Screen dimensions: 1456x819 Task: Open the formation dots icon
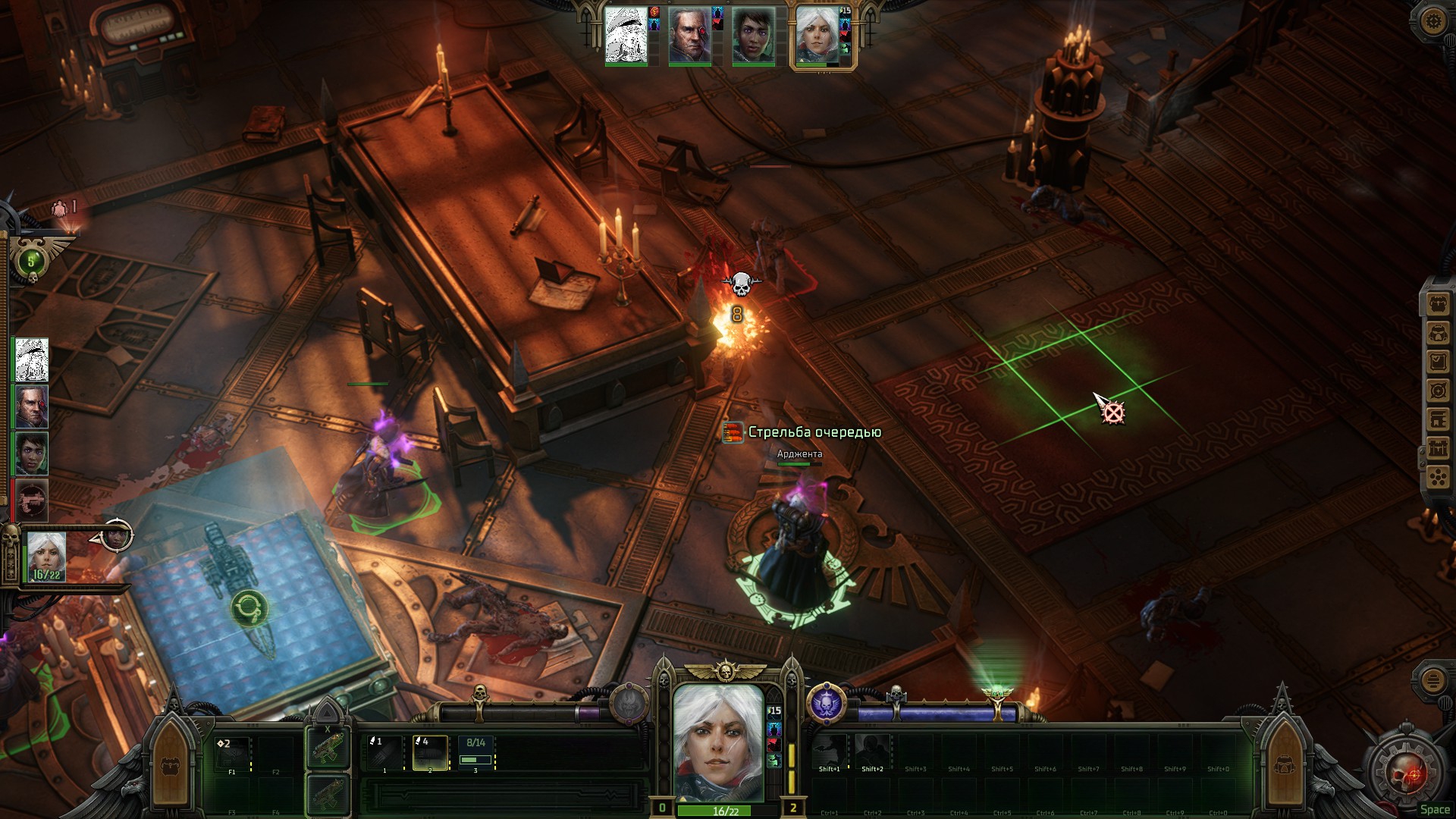[1438, 477]
